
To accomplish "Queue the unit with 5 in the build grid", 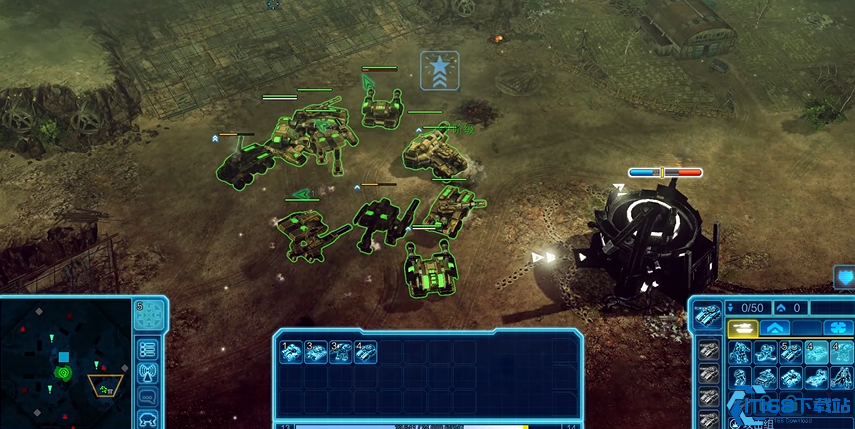I will pos(790,352).
